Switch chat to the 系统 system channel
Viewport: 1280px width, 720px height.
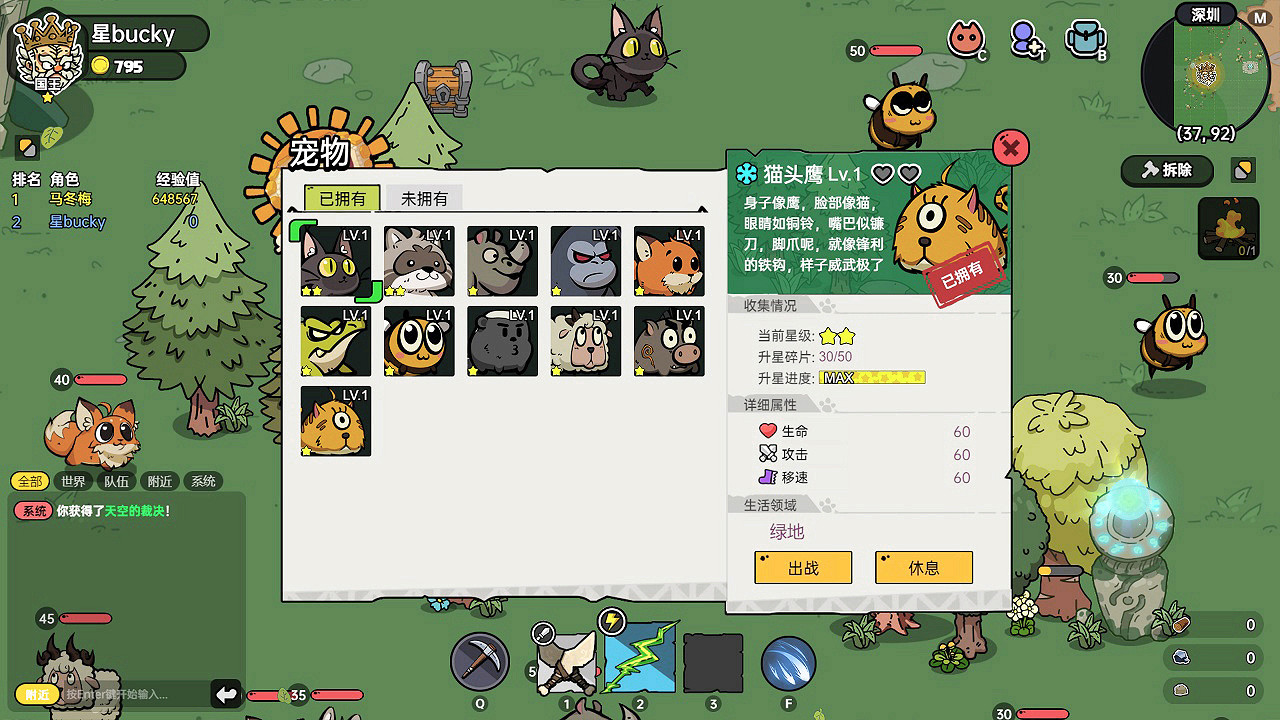pyautogui.click(x=202, y=481)
